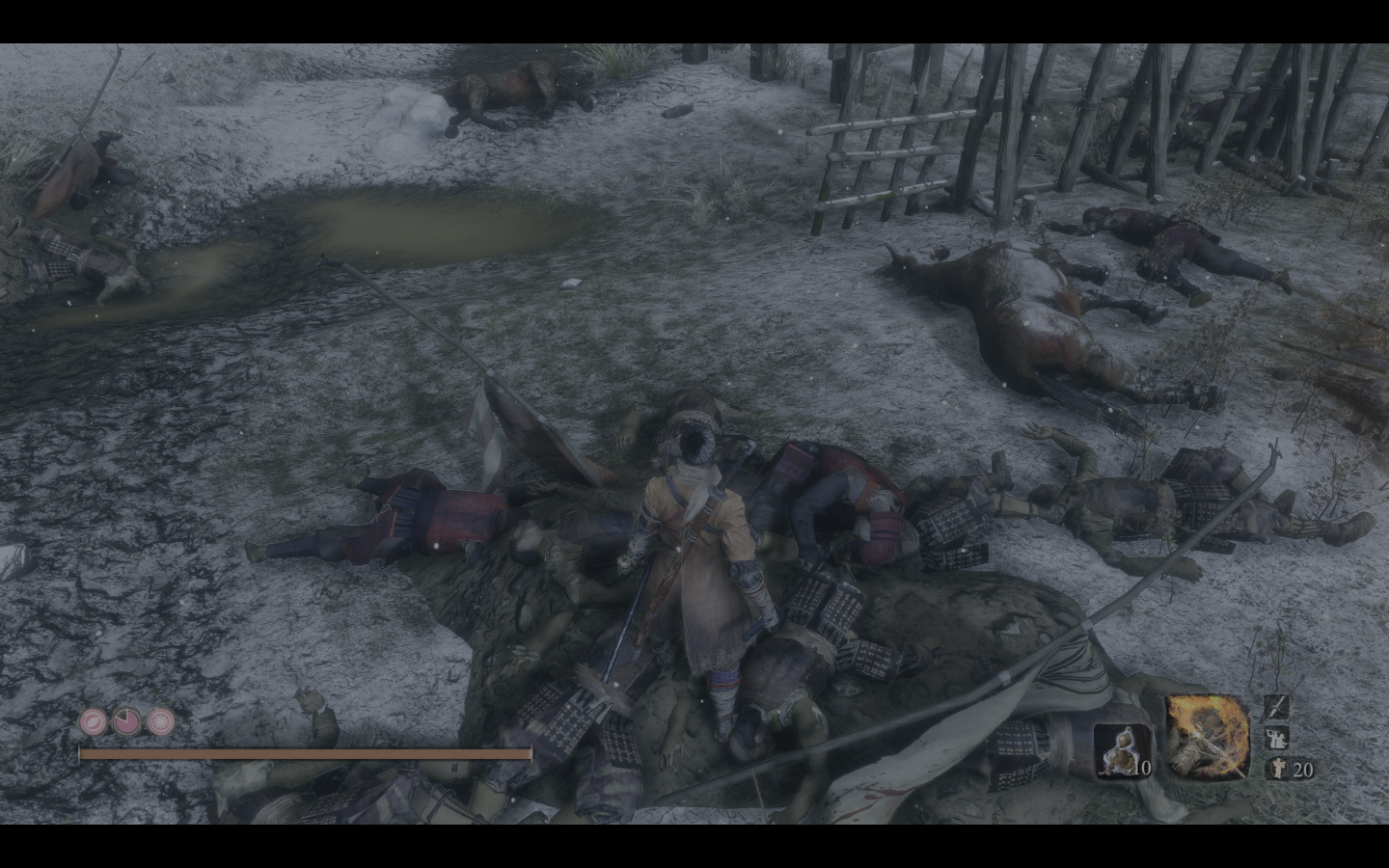The image size is (1389, 868).
Task: Select the Healing Gourd quick item slot
Action: [x=1122, y=750]
